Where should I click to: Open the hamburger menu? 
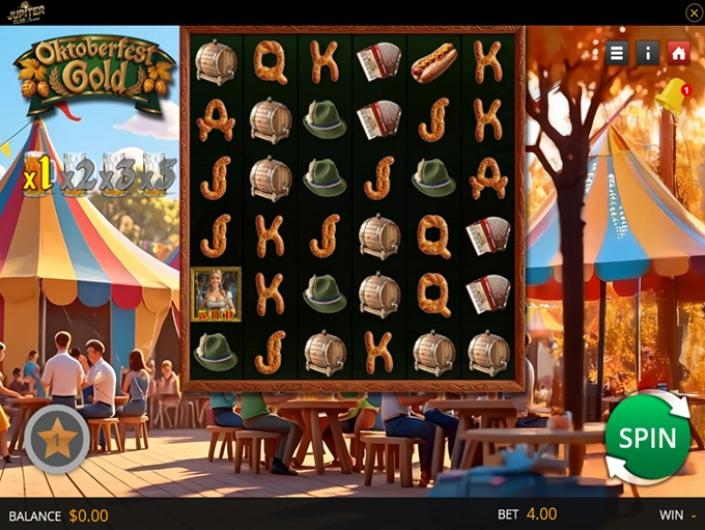(x=617, y=53)
